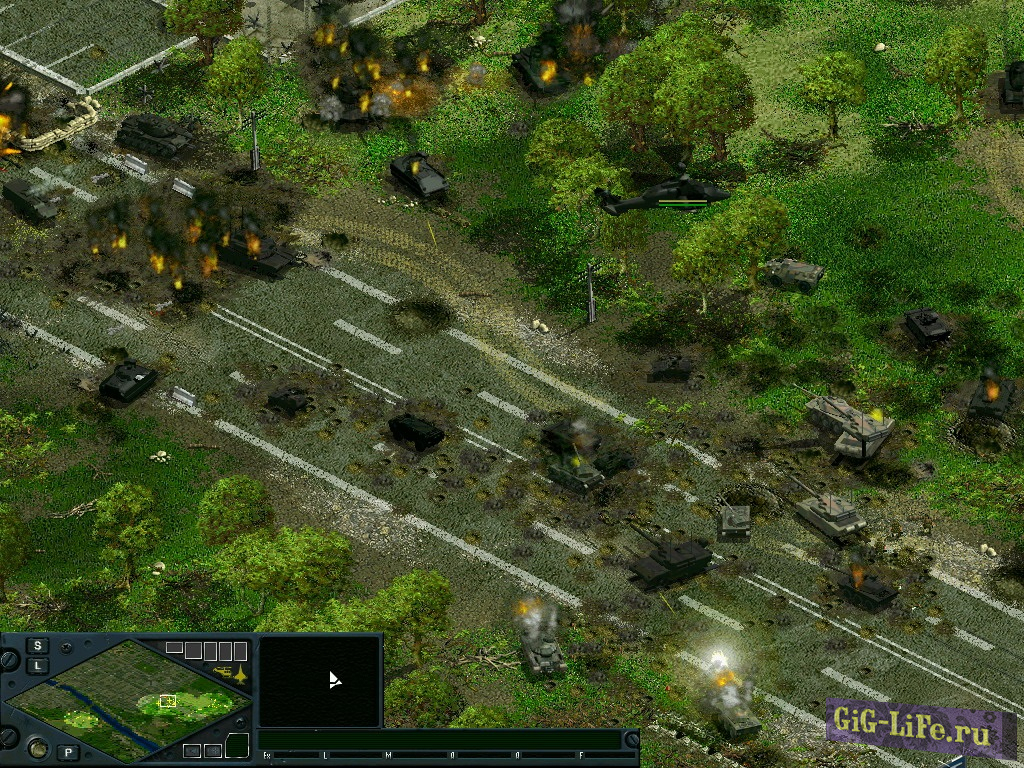
Task: Click the S button on the control panel
Action: point(38,645)
